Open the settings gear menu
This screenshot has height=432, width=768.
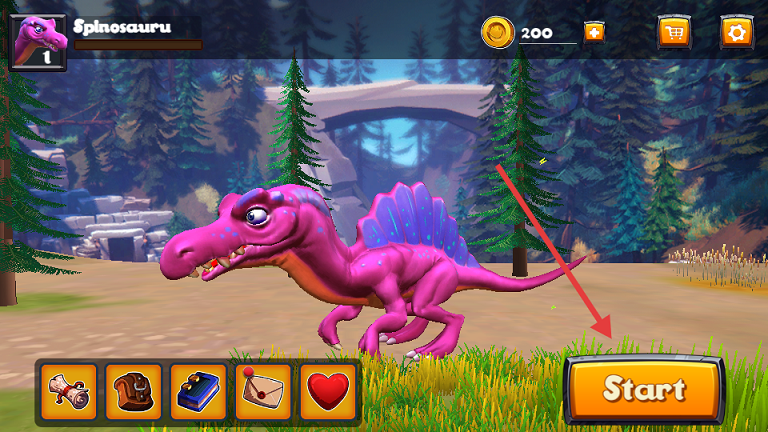pos(737,32)
